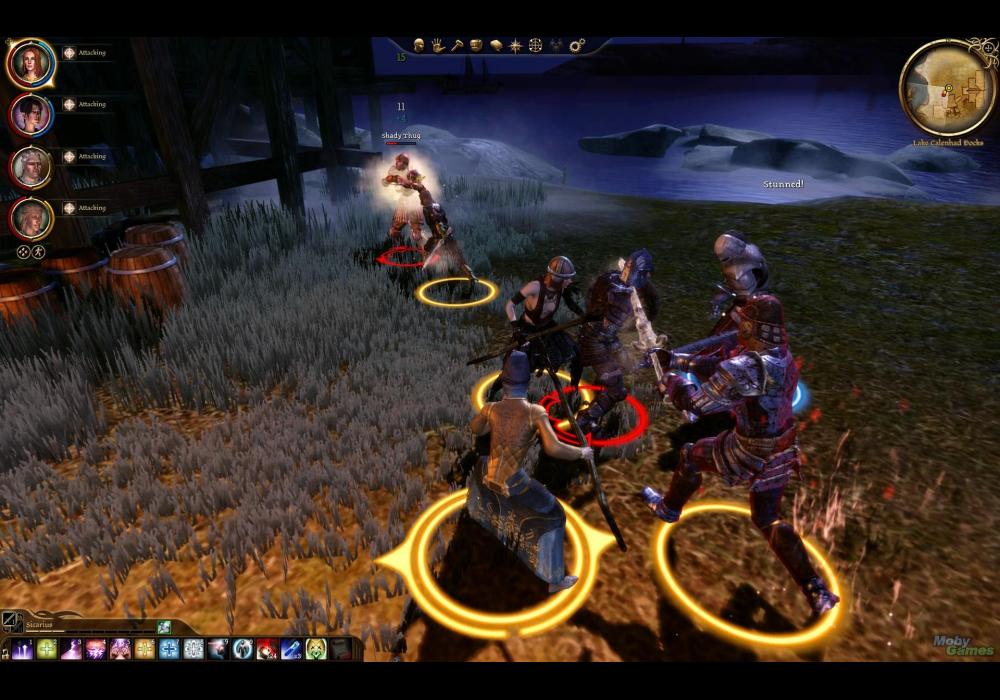Use the blue lyrium potion quickbar slot
The width and height of the screenshot is (1000, 700).
(x=291, y=649)
